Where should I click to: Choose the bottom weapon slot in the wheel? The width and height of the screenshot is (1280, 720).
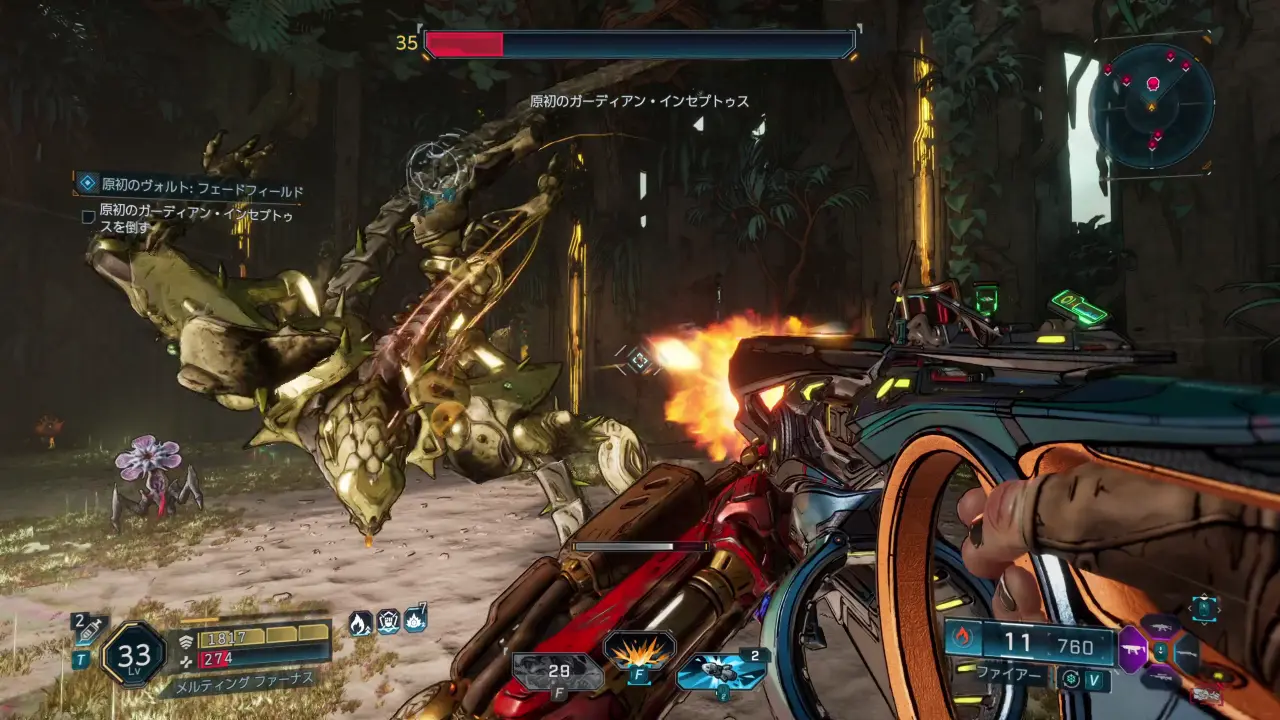pyautogui.click(x=1158, y=676)
